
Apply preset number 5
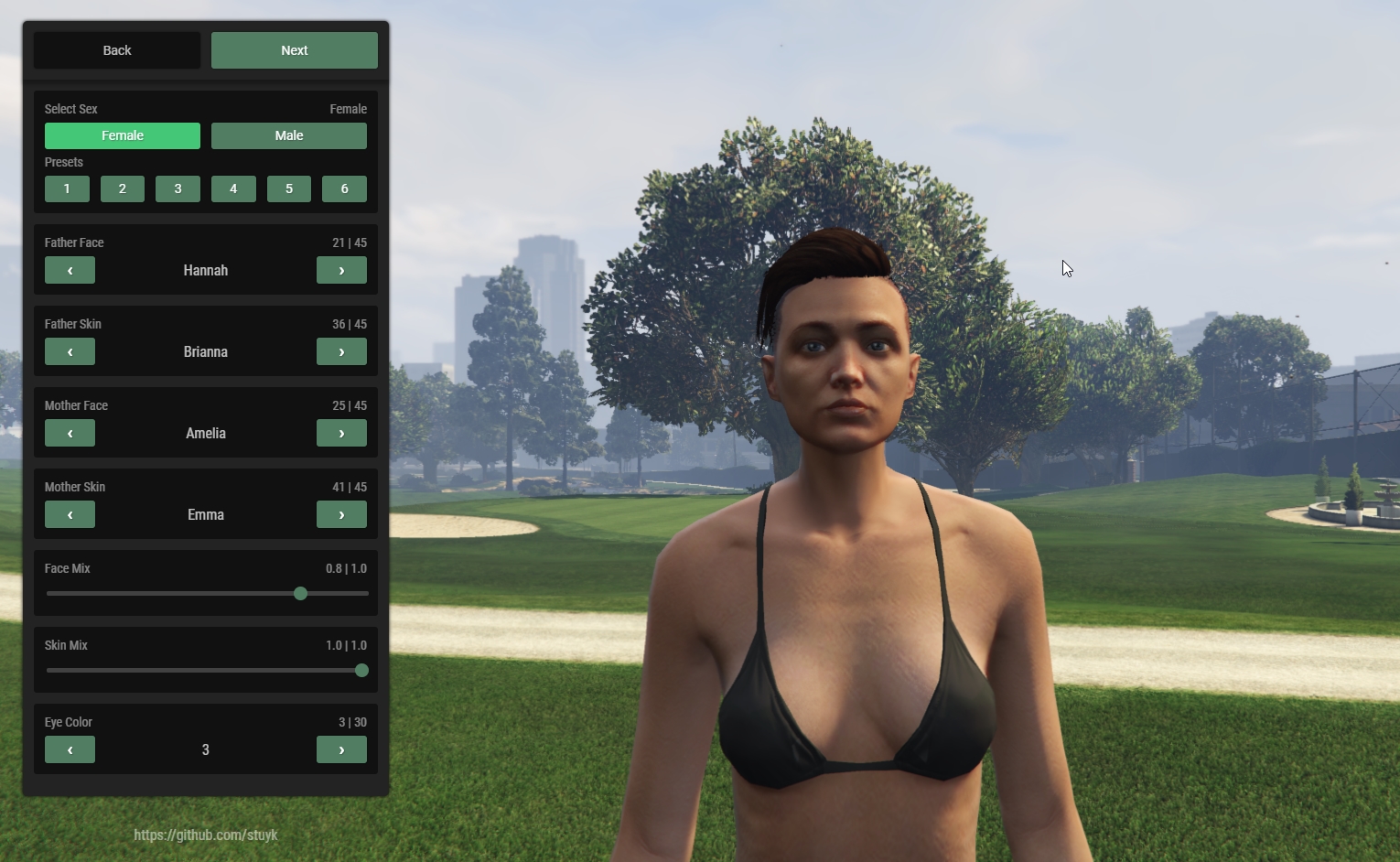coord(289,189)
